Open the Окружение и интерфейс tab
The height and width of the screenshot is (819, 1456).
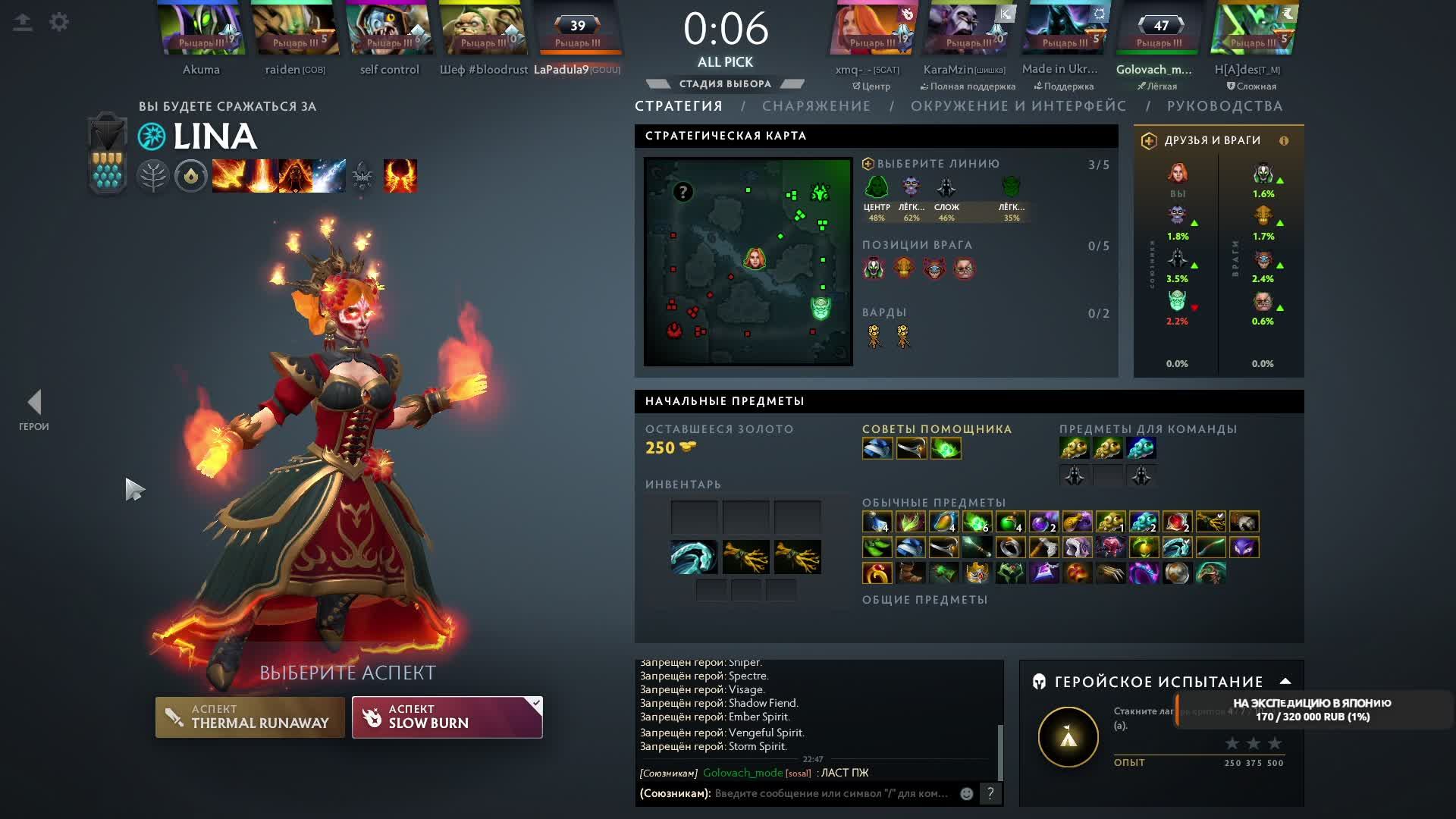point(1018,106)
